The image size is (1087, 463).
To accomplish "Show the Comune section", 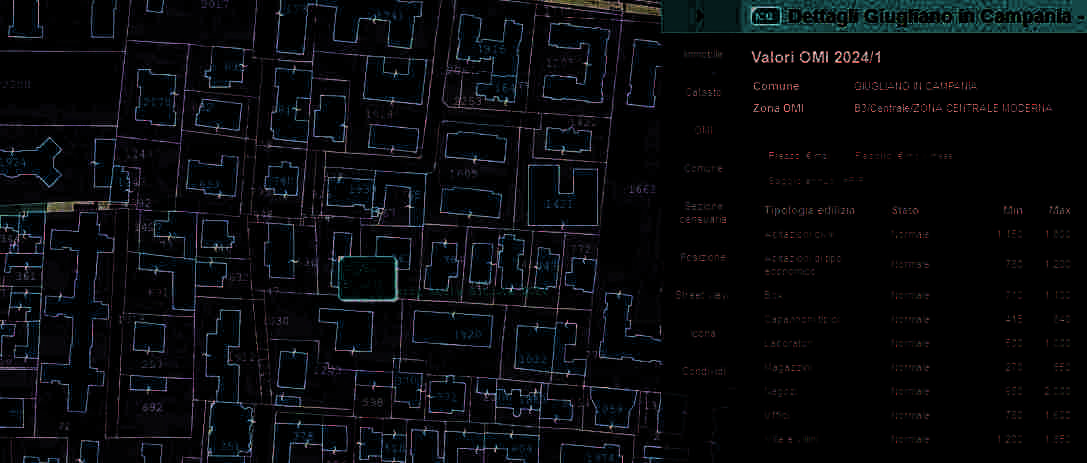I will tap(702, 168).
